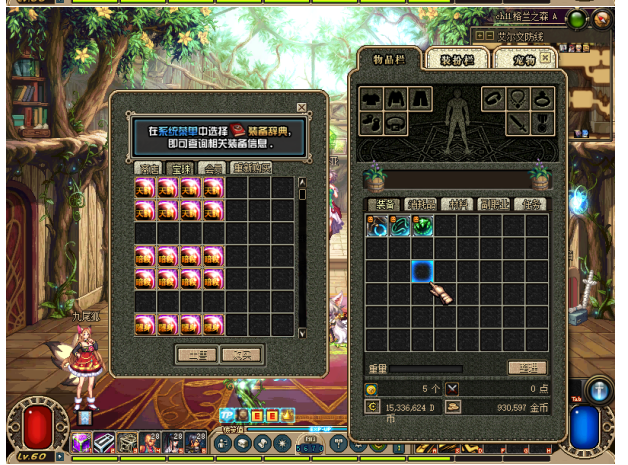Close the shop window

(x=301, y=108)
